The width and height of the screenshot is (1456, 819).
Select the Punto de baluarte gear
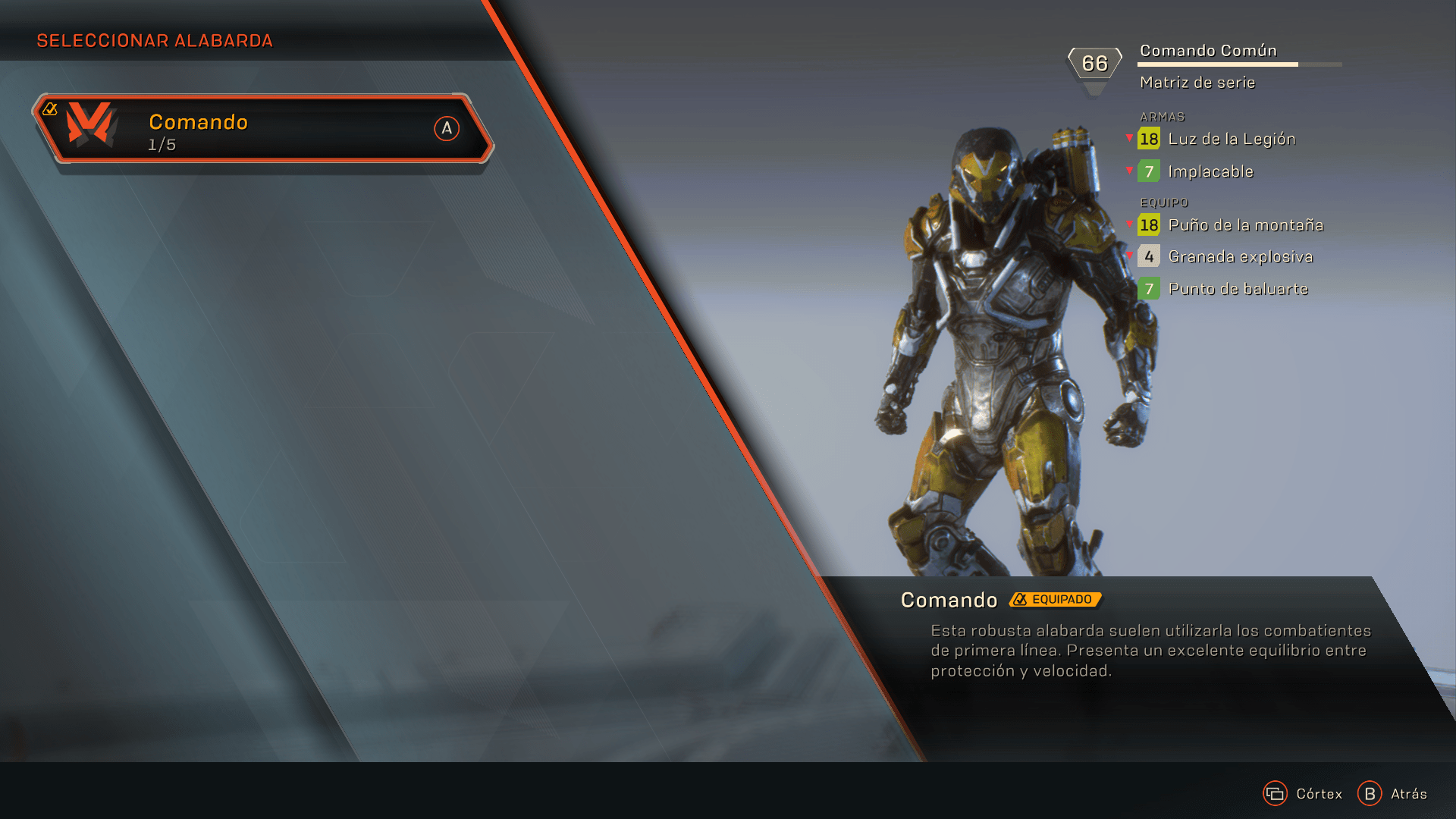click(x=1237, y=289)
